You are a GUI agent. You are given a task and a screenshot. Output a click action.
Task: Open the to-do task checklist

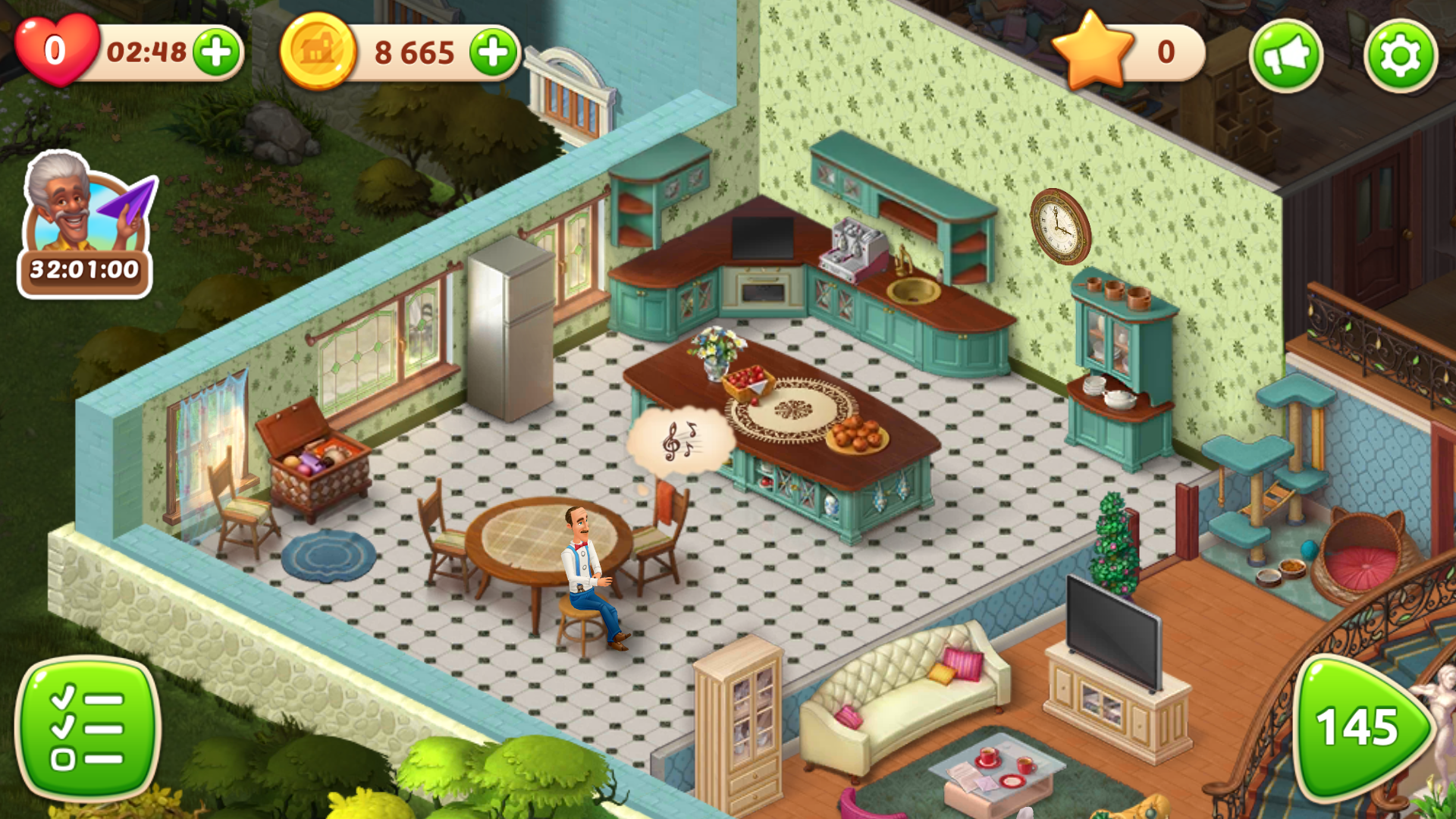click(x=87, y=728)
